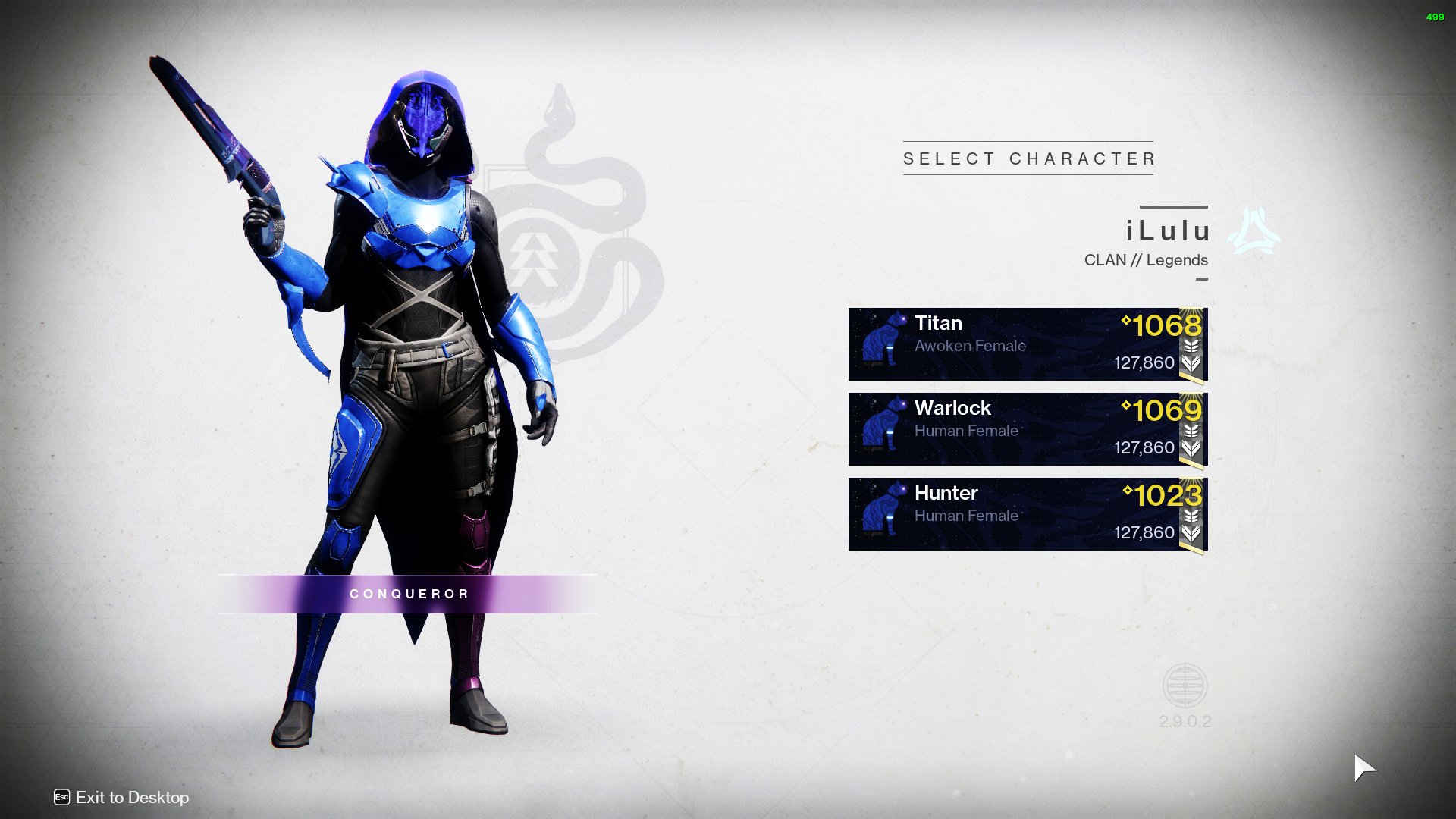Click the CLAN // Legends label
Screen dimensions: 1456x819
(x=1147, y=259)
